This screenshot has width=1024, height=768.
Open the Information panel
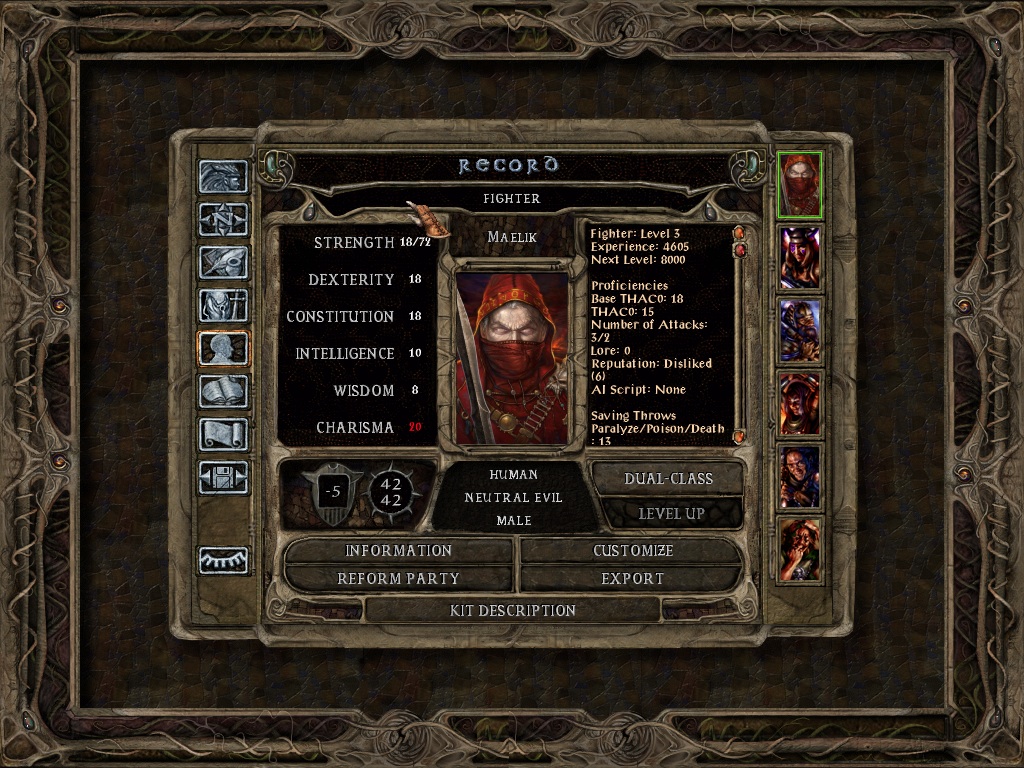398,551
